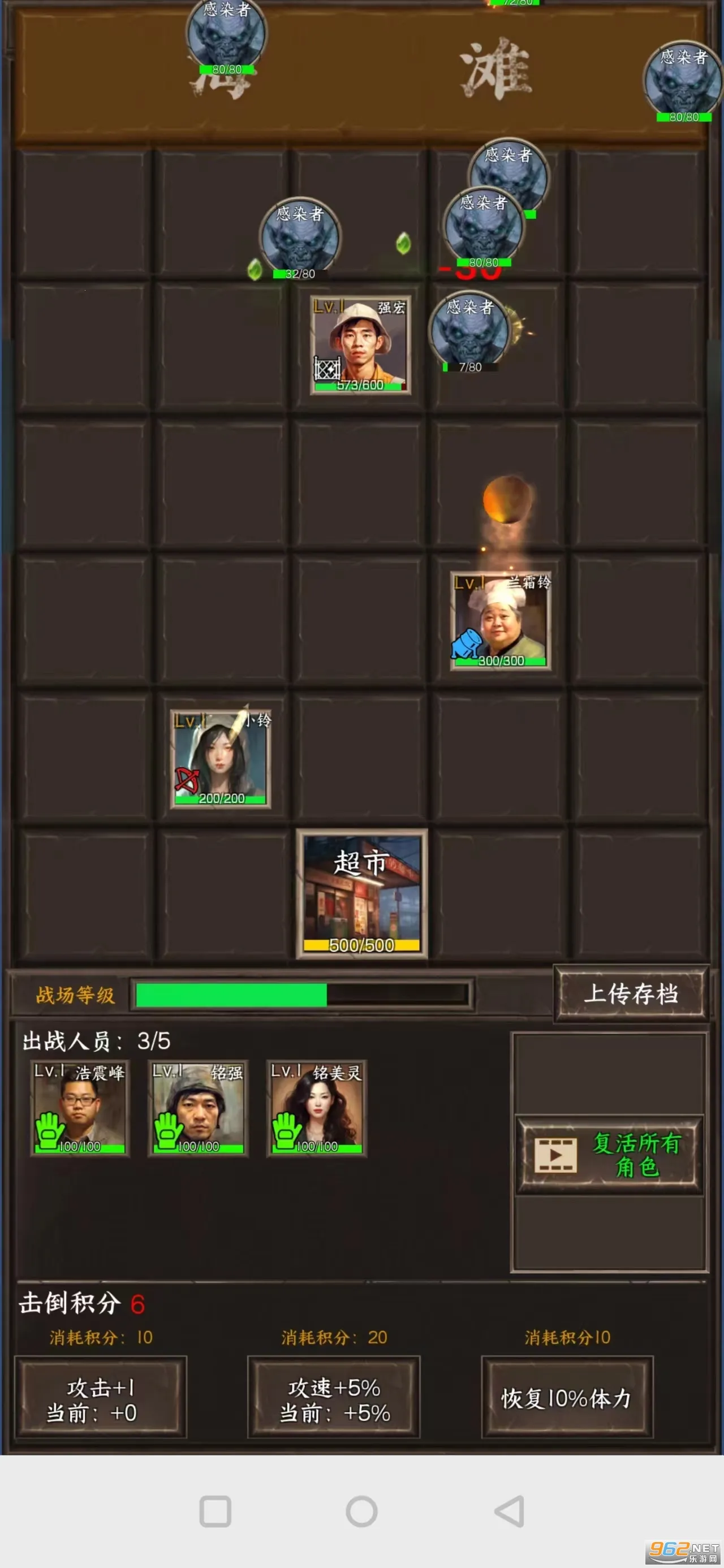Select the fence barricade icon on 强宏's card
This screenshot has height=1568, width=724.
click(x=326, y=367)
